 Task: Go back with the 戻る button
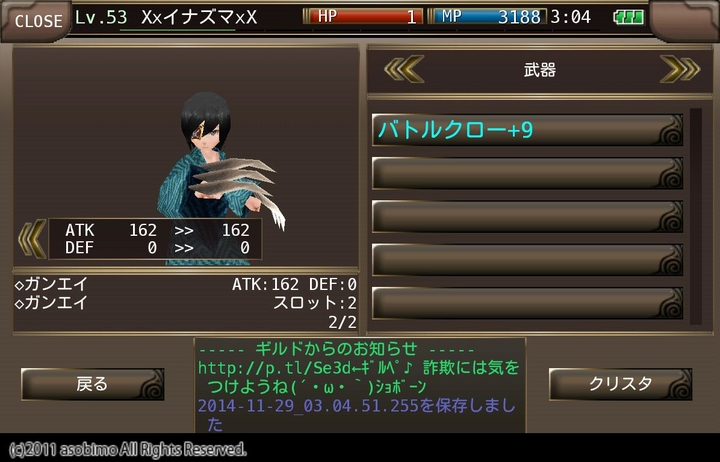coord(92,384)
